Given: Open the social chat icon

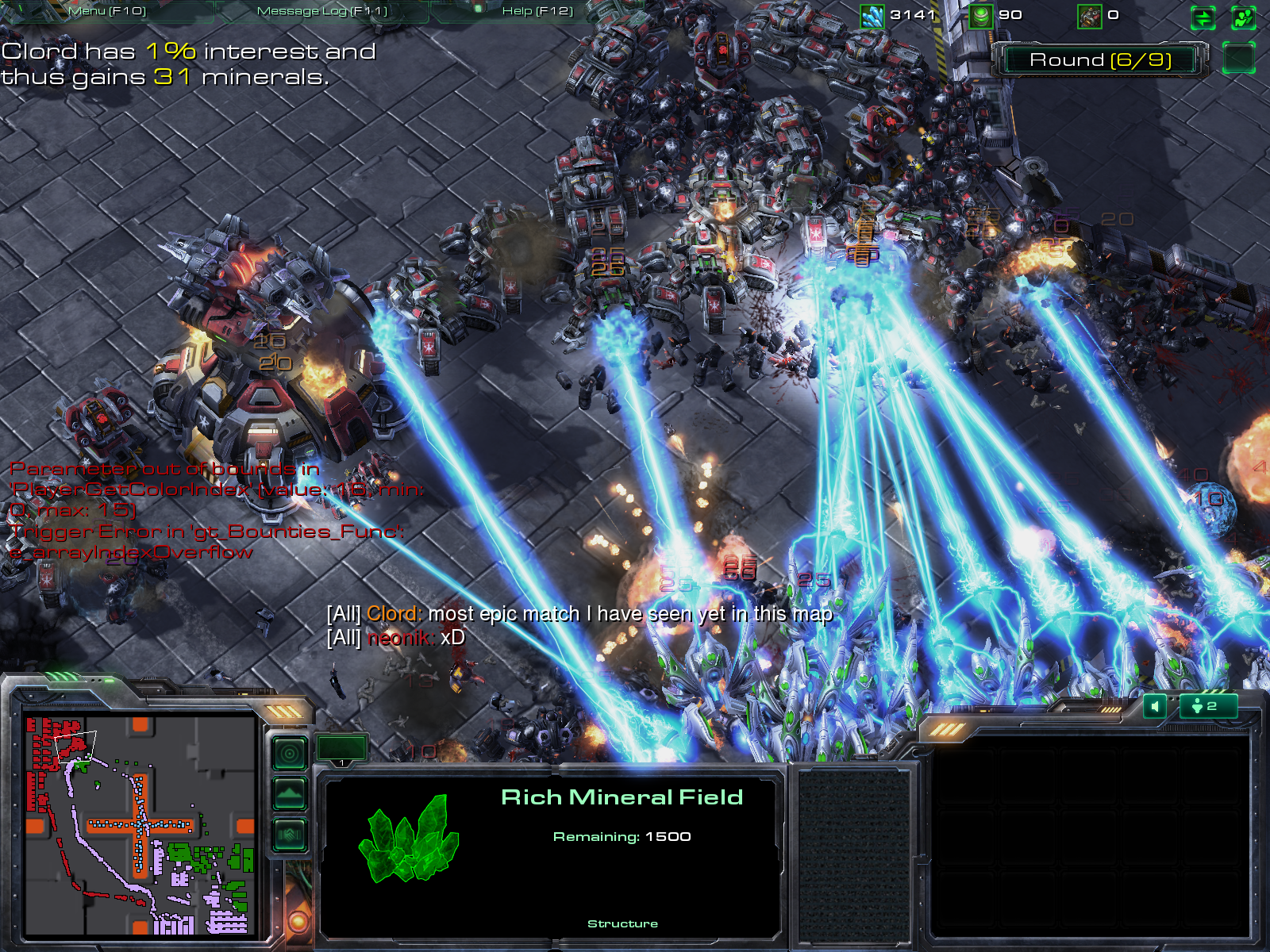Looking at the screenshot, I should pos(1242,17).
